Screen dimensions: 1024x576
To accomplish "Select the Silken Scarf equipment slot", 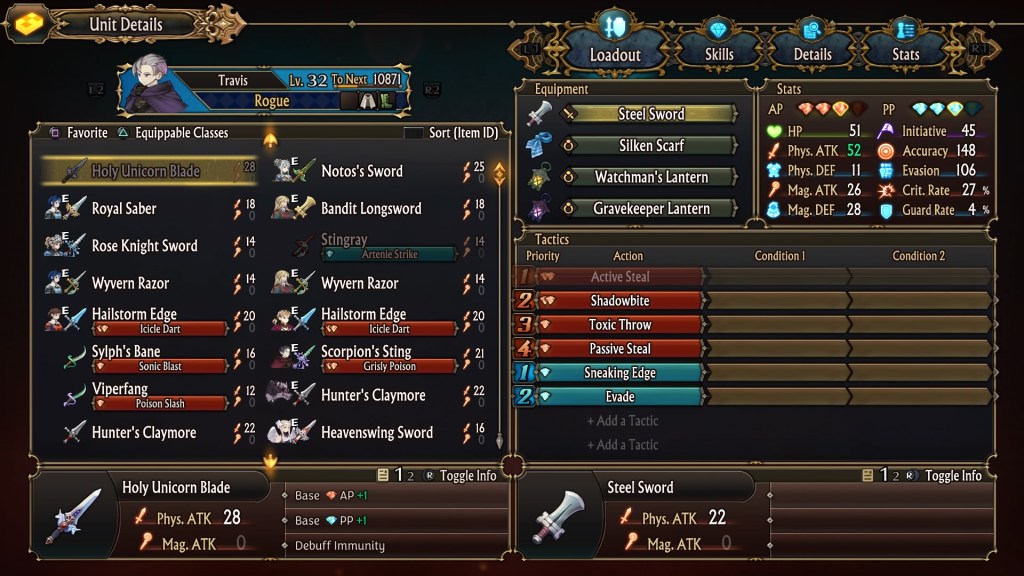I will click(650, 146).
